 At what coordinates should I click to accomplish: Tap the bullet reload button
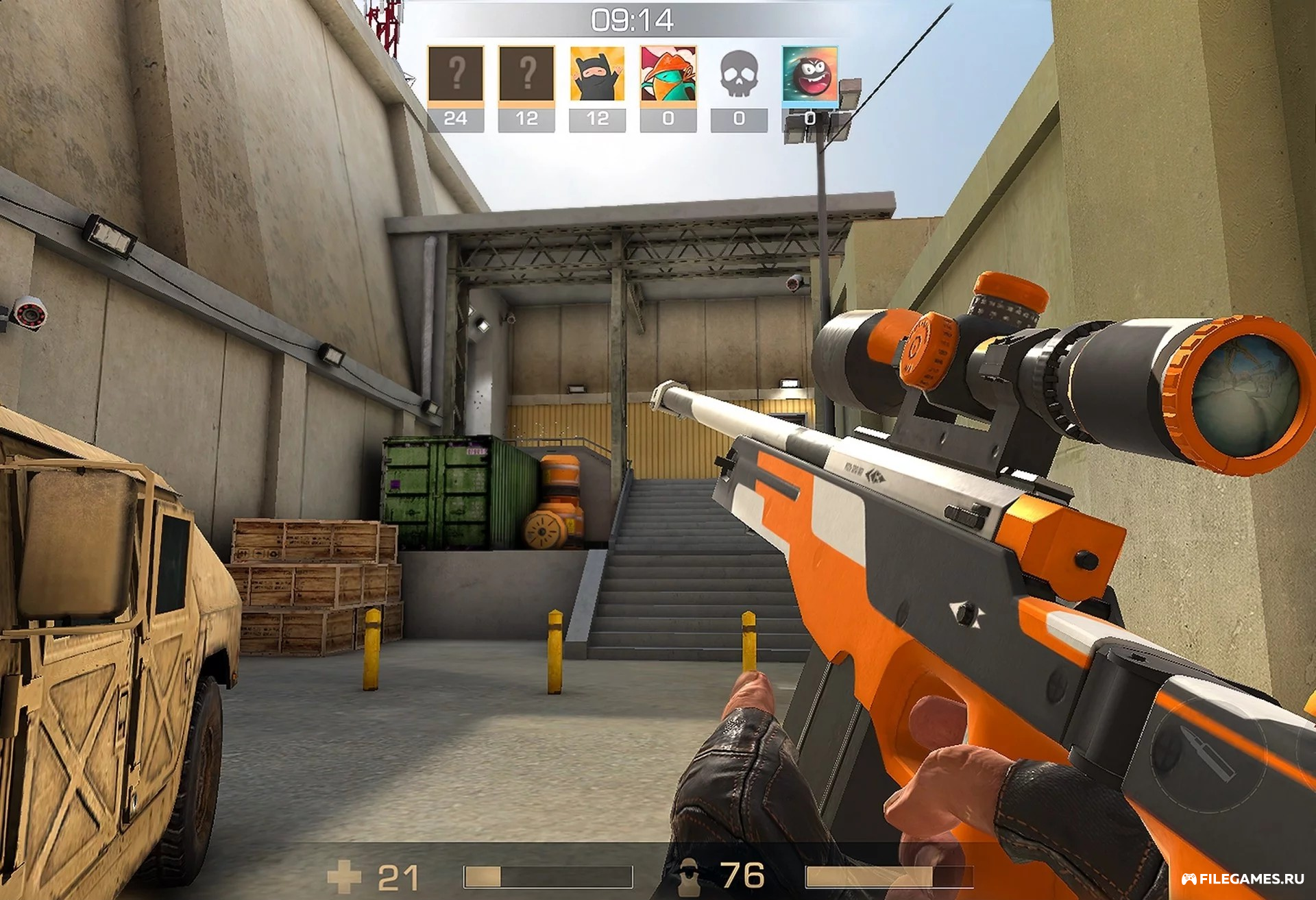pyautogui.click(x=1209, y=754)
